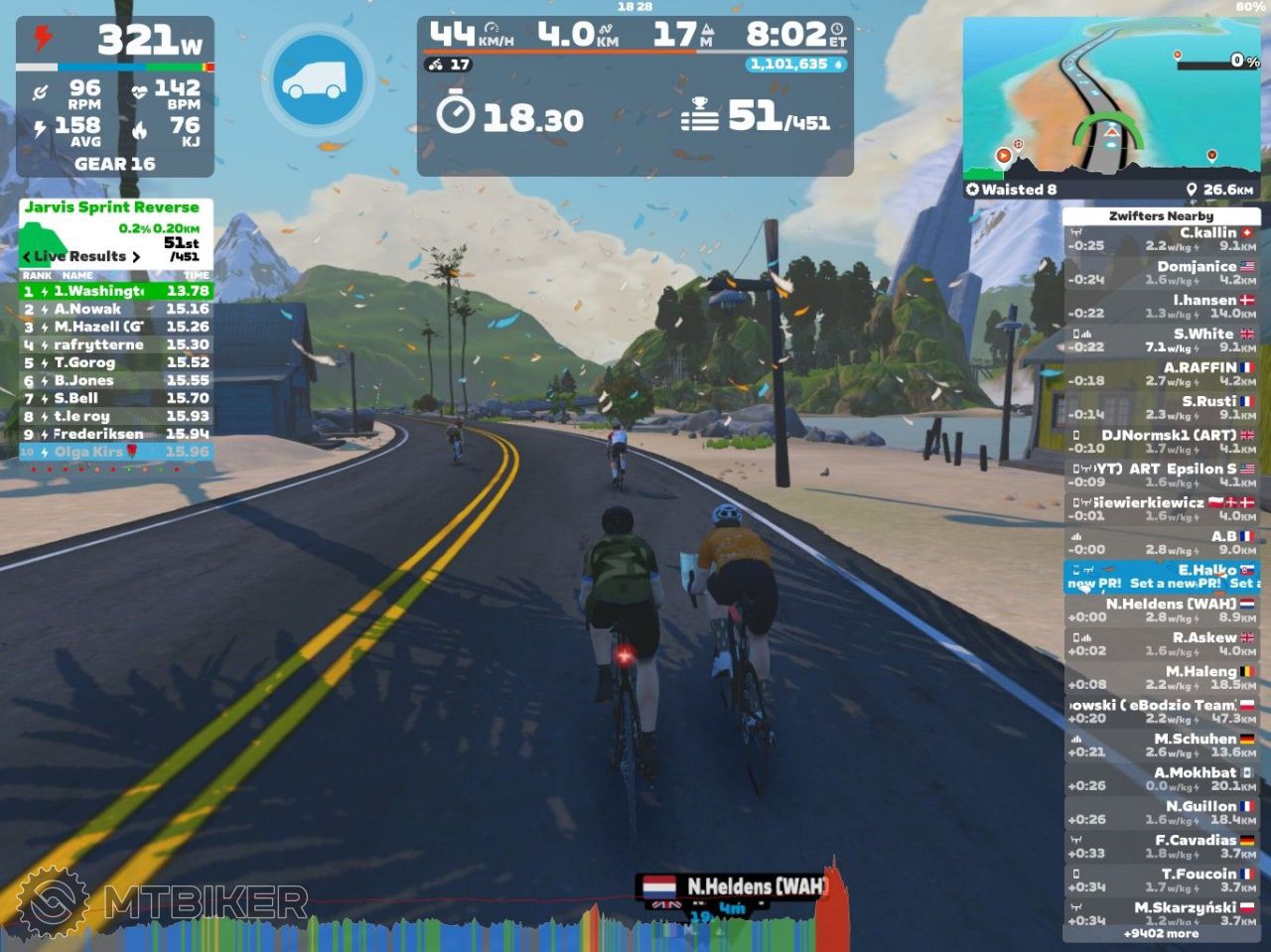Choose S.White from the nearby riders
1271x952 pixels.
[x=1162, y=340]
